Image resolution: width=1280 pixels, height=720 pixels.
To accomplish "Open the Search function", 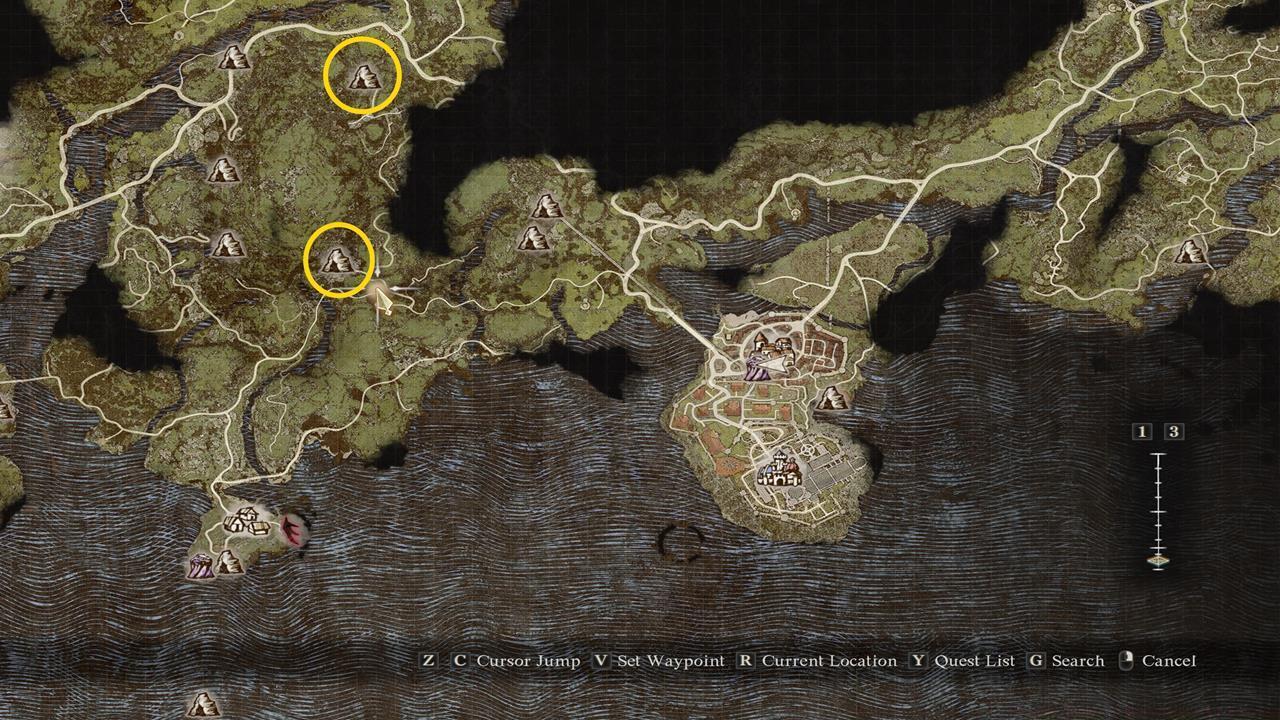I will click(x=1080, y=661).
